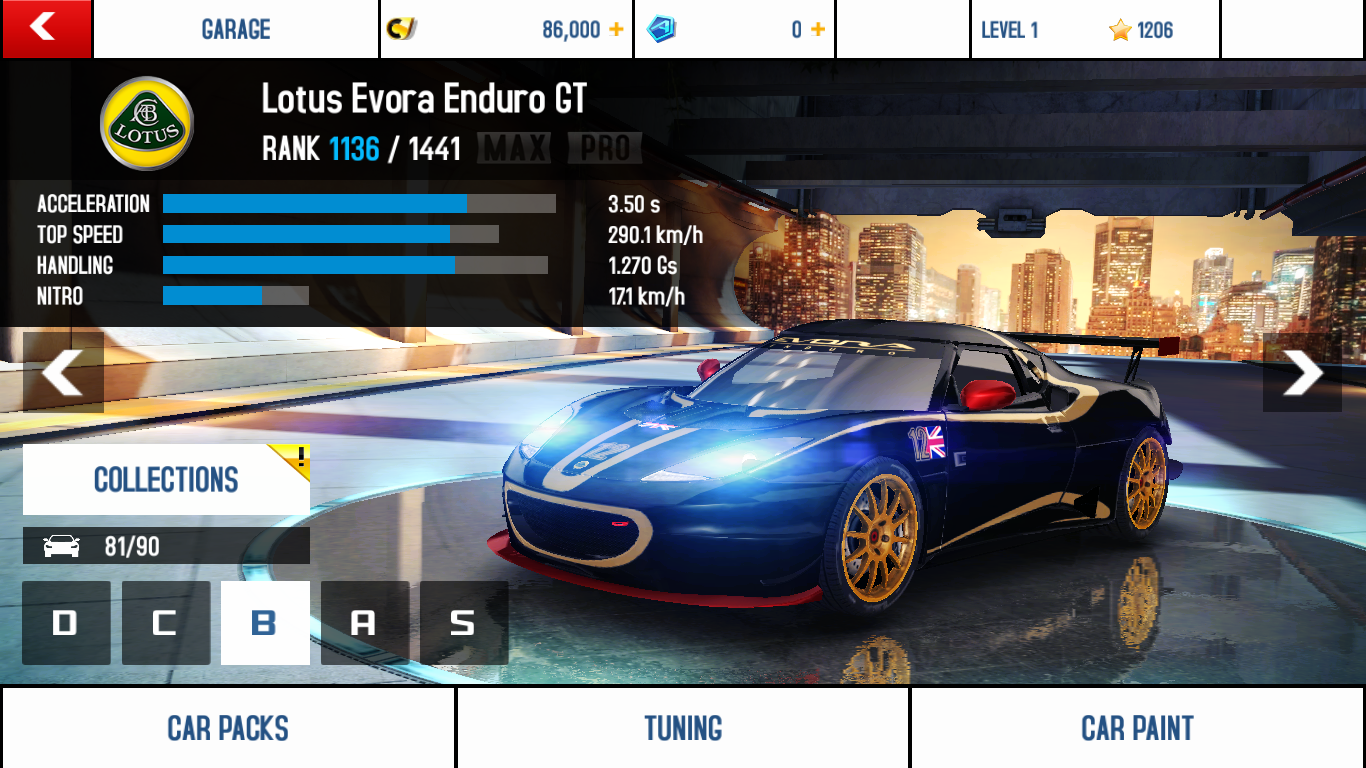
Task: Switch to class D cars
Action: pos(66,623)
